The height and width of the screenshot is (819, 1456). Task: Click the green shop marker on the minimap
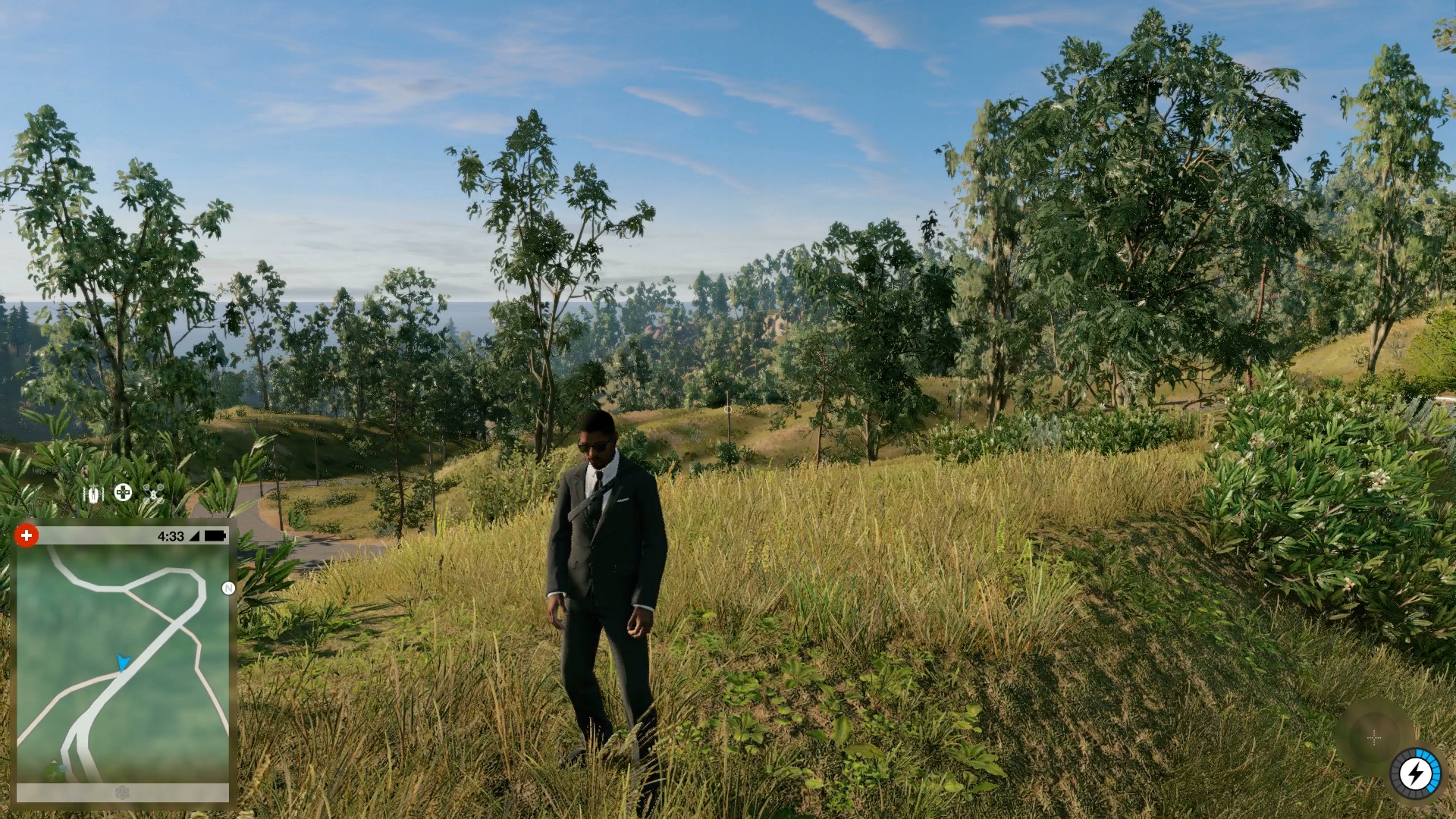[55, 770]
